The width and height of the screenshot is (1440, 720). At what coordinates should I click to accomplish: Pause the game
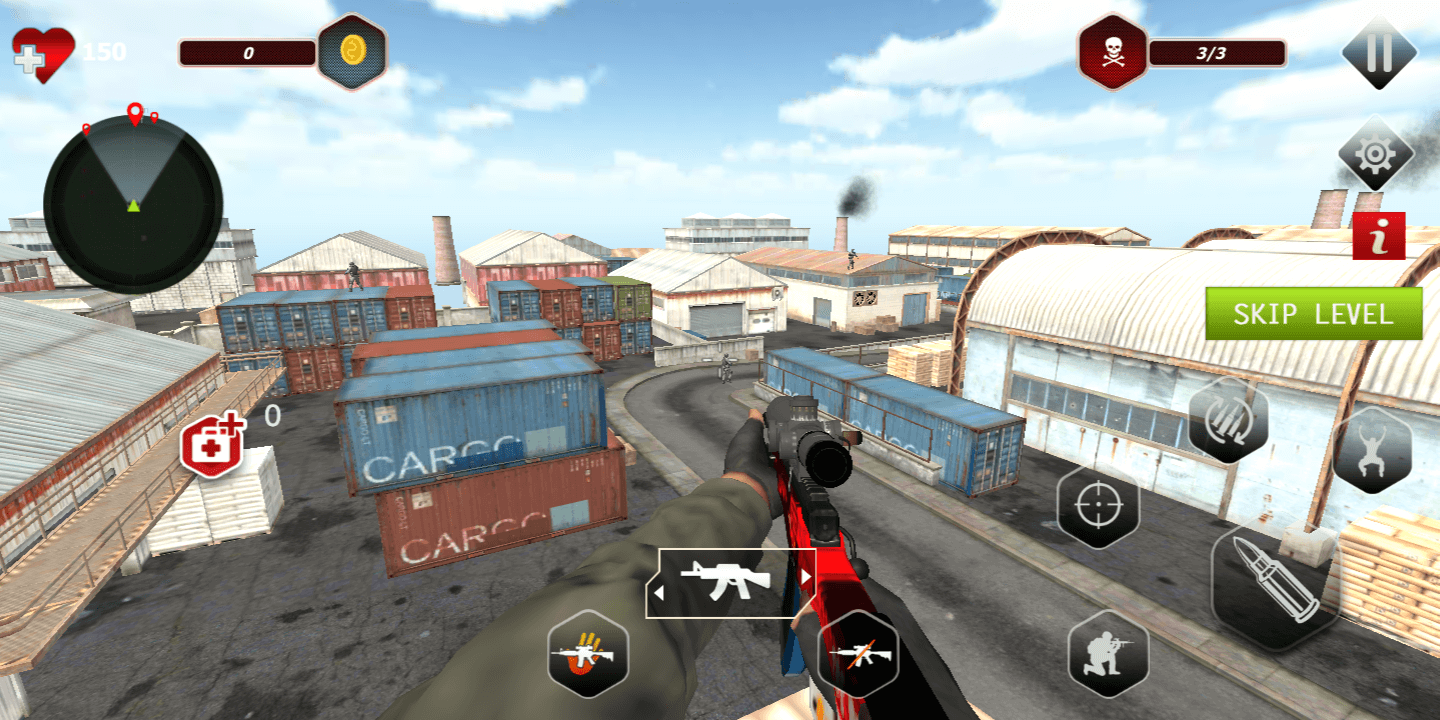(1379, 52)
